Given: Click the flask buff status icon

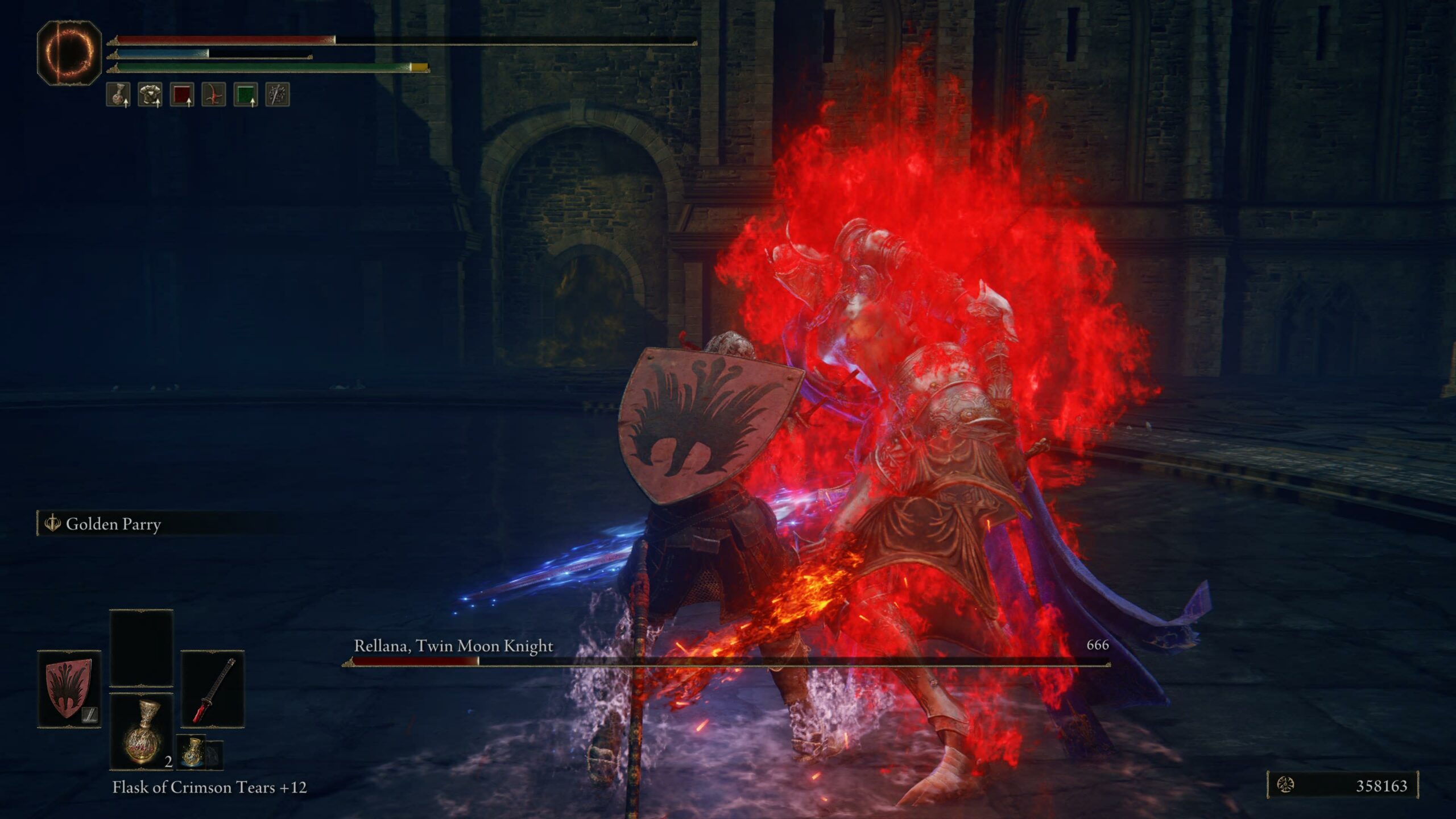Looking at the screenshot, I should 118,94.
